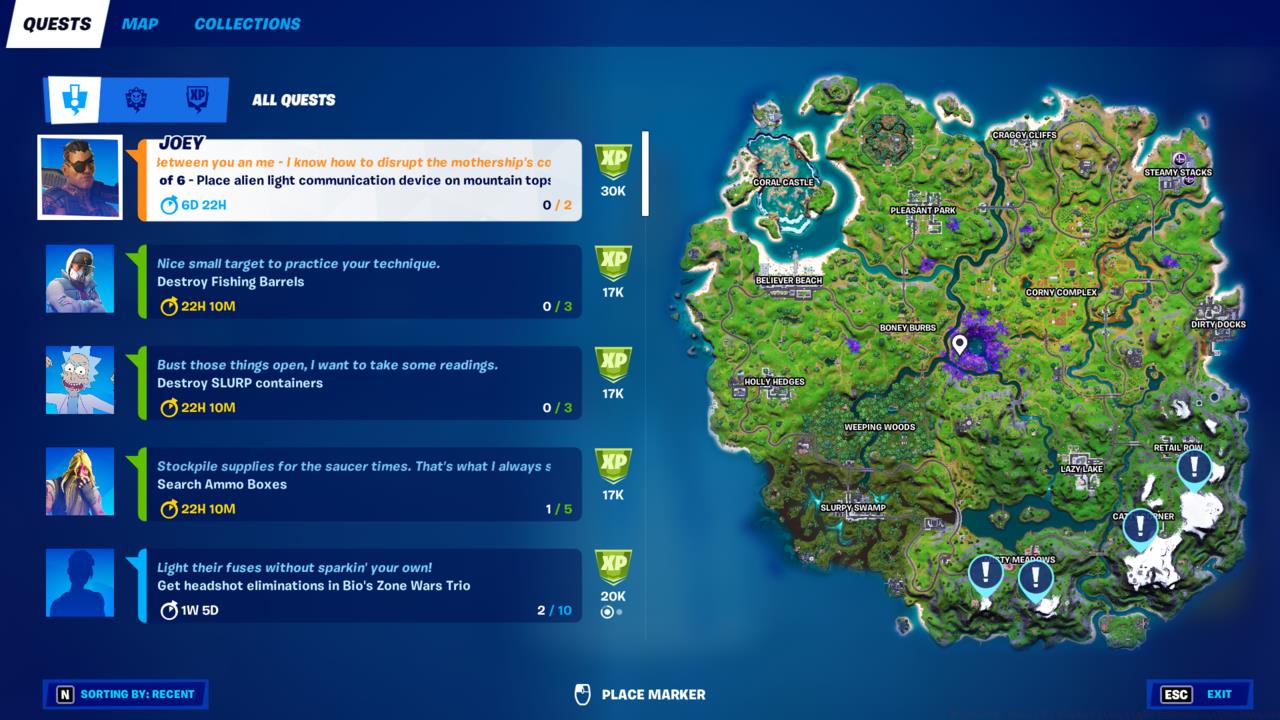The width and height of the screenshot is (1280, 720).
Task: Select the QUESTS tab
Action: click(x=55, y=23)
